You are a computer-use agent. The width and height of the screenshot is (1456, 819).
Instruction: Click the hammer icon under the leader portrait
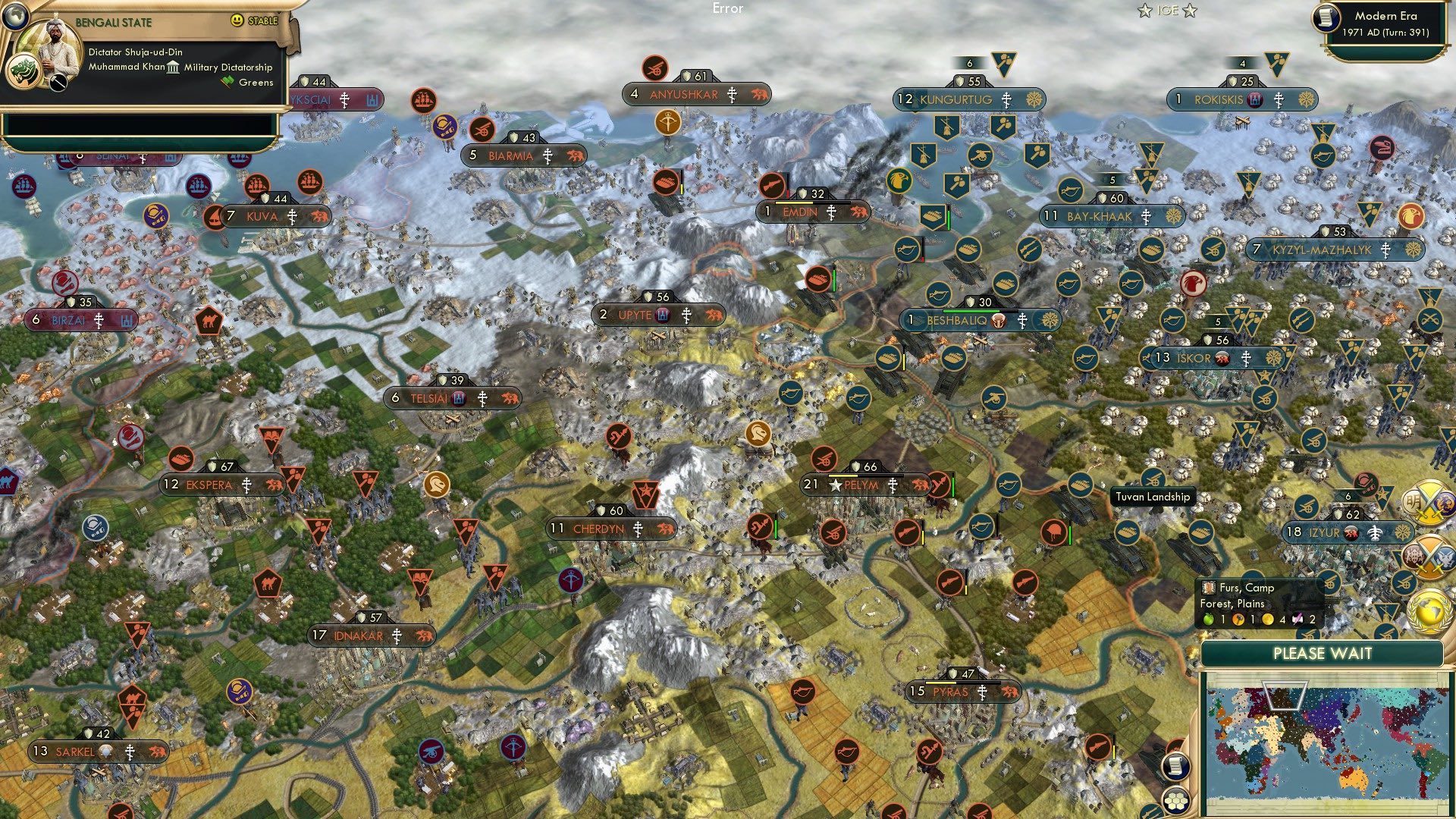pyautogui.click(x=58, y=82)
